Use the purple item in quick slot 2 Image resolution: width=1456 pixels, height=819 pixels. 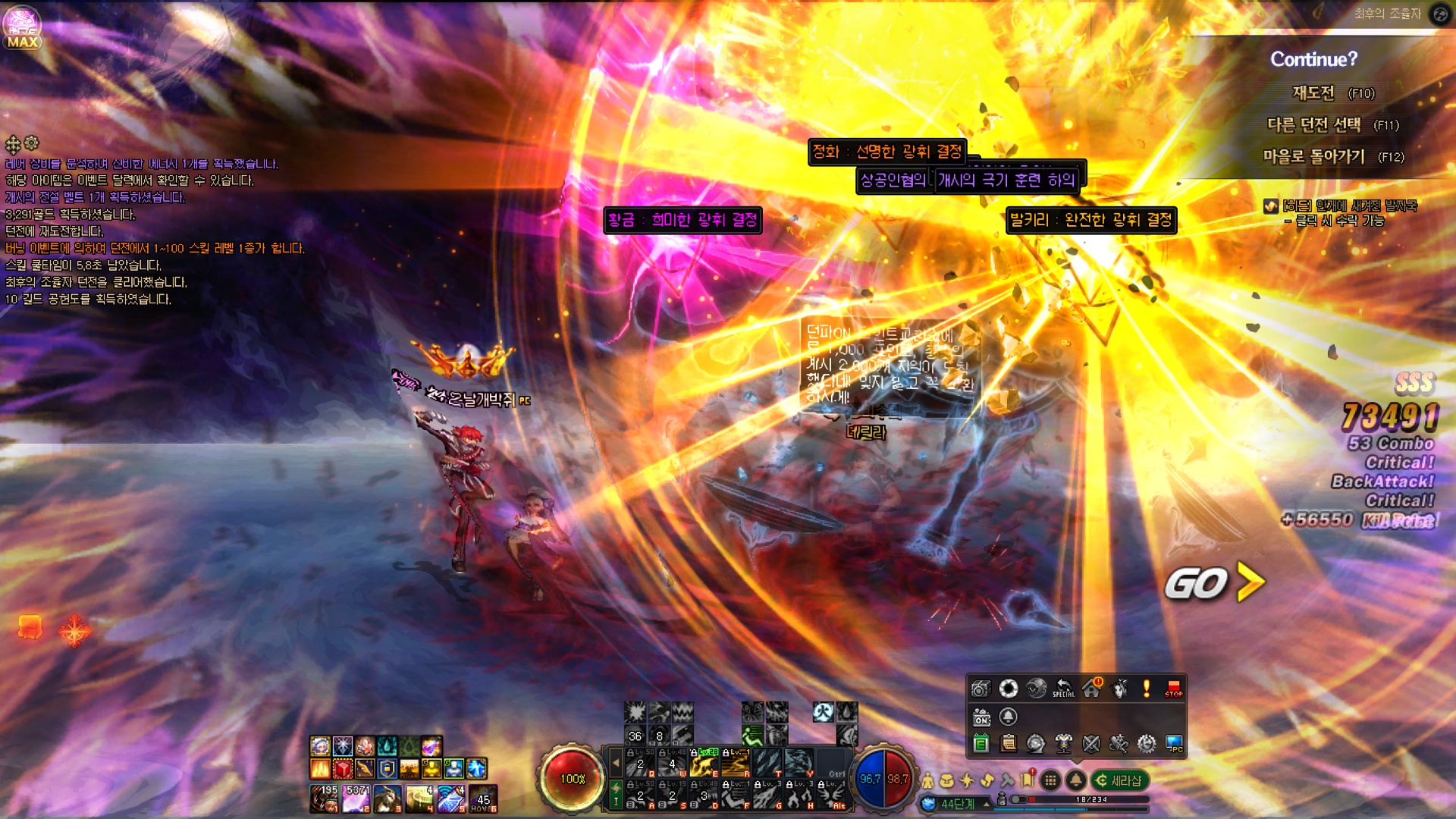(x=356, y=799)
